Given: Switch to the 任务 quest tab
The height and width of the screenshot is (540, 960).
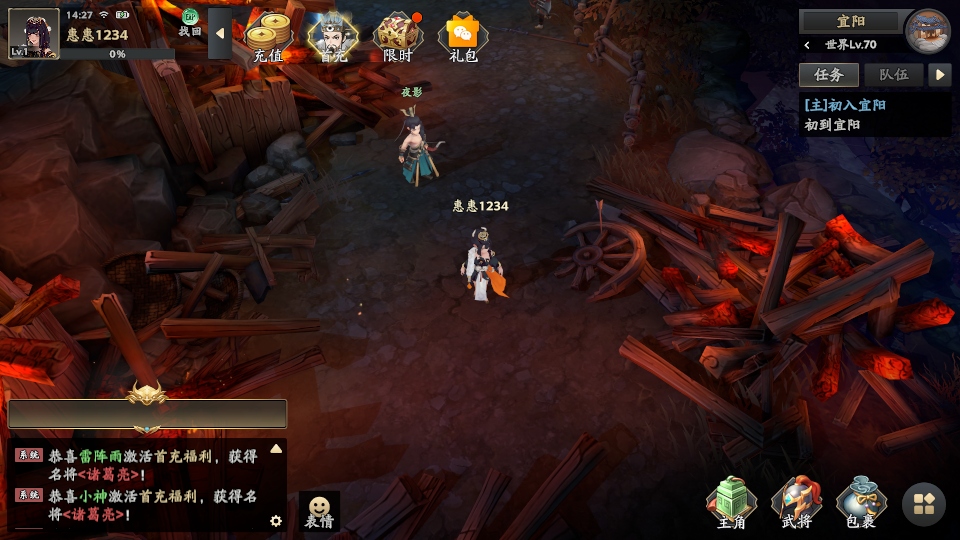Looking at the screenshot, I should tap(829, 75).
